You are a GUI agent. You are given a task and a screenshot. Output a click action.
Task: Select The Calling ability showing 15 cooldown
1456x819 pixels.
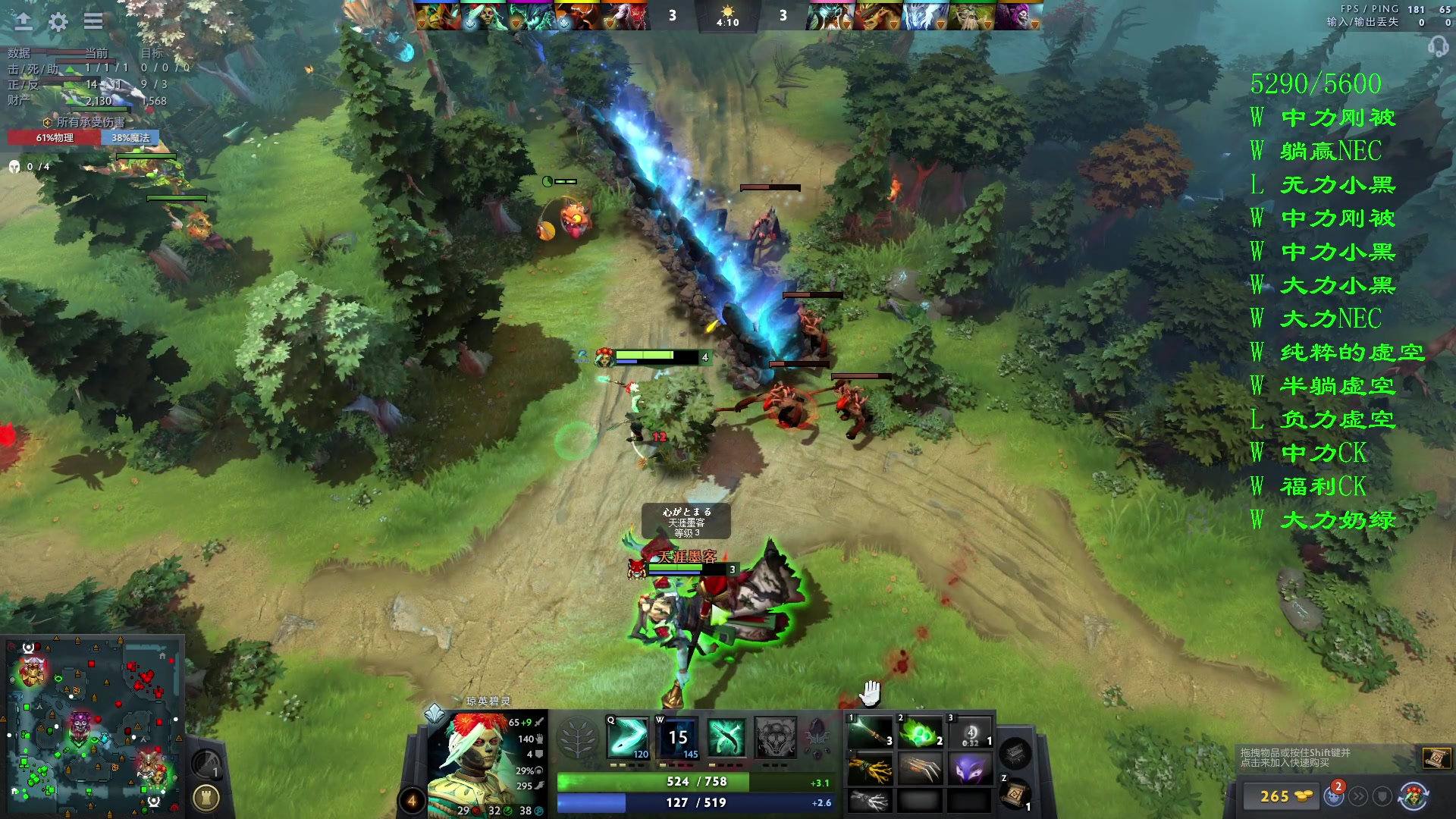click(677, 737)
